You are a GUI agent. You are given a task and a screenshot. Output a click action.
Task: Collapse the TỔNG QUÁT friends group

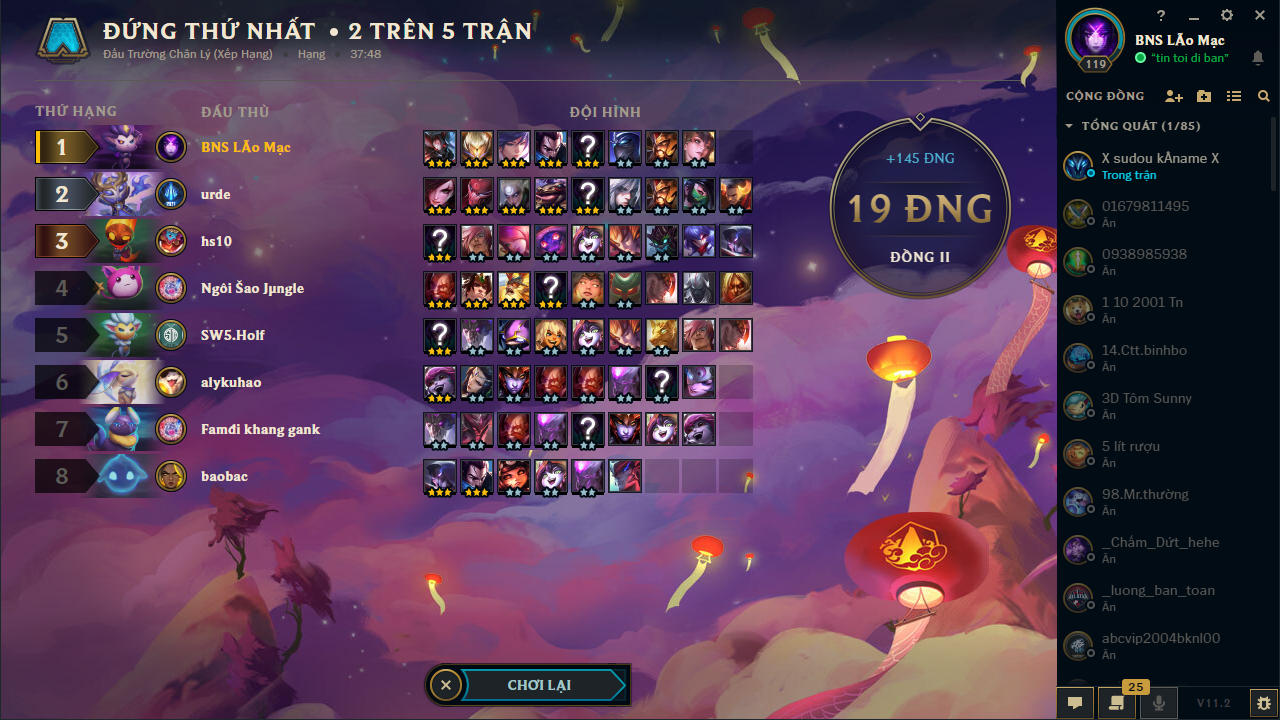[x=1069, y=125]
